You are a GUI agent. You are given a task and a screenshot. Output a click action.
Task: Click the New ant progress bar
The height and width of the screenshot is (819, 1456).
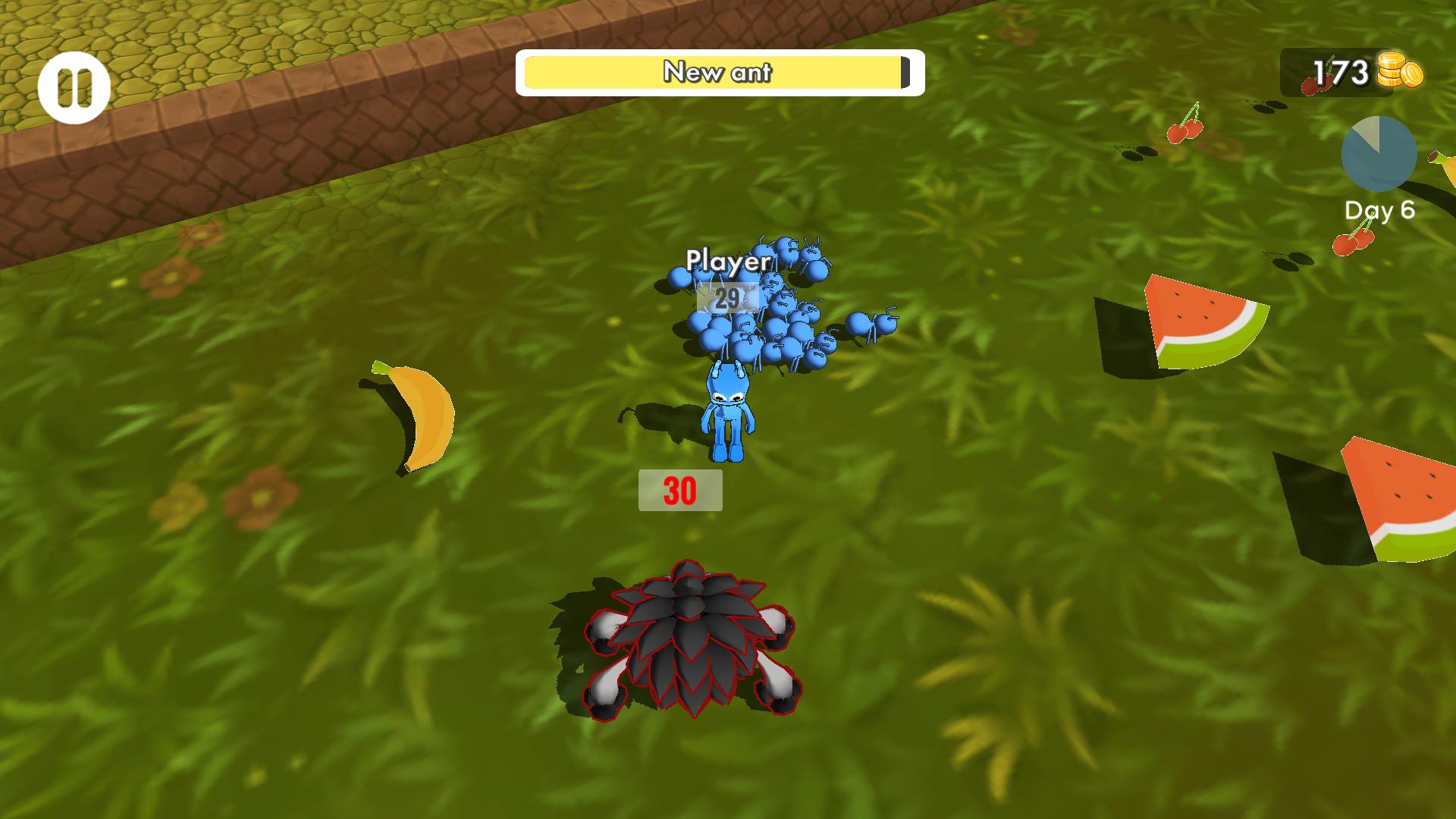[x=717, y=73]
